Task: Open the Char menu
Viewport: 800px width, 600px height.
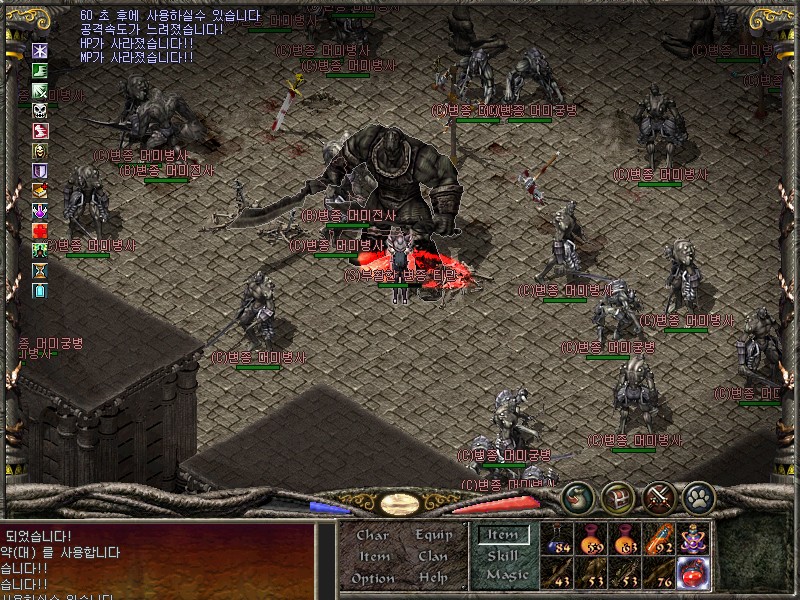Action: (x=373, y=535)
